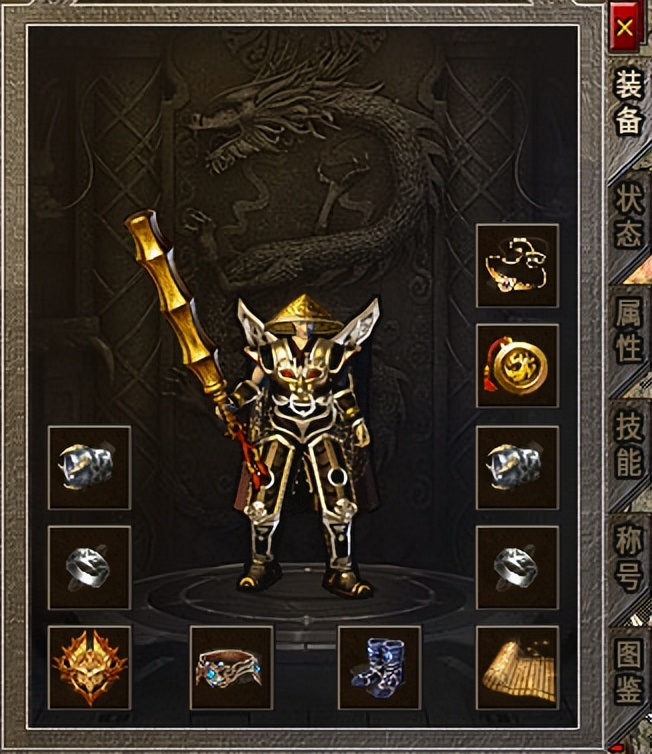Screen dimensions: 652x754
Task: Close the equipment window
Action: [625, 27]
